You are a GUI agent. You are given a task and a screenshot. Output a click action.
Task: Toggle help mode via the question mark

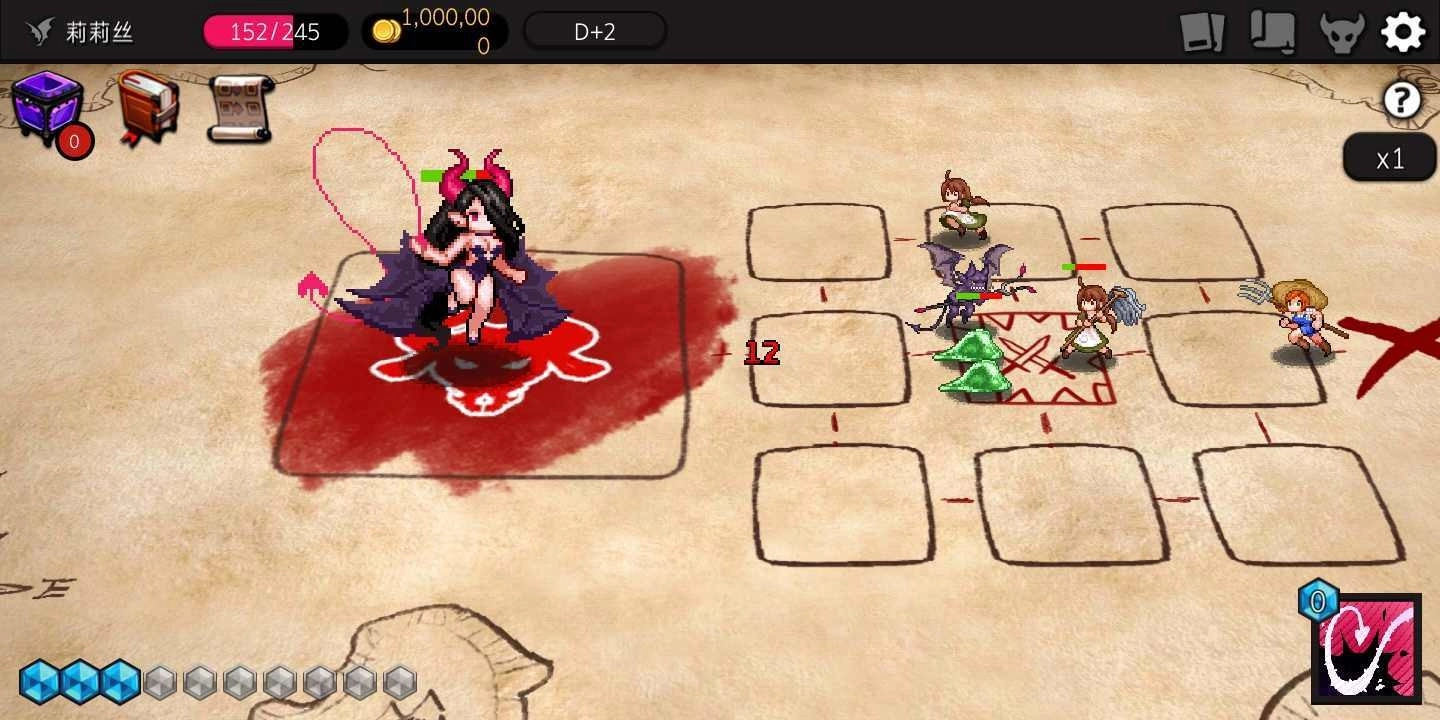pyautogui.click(x=1402, y=99)
